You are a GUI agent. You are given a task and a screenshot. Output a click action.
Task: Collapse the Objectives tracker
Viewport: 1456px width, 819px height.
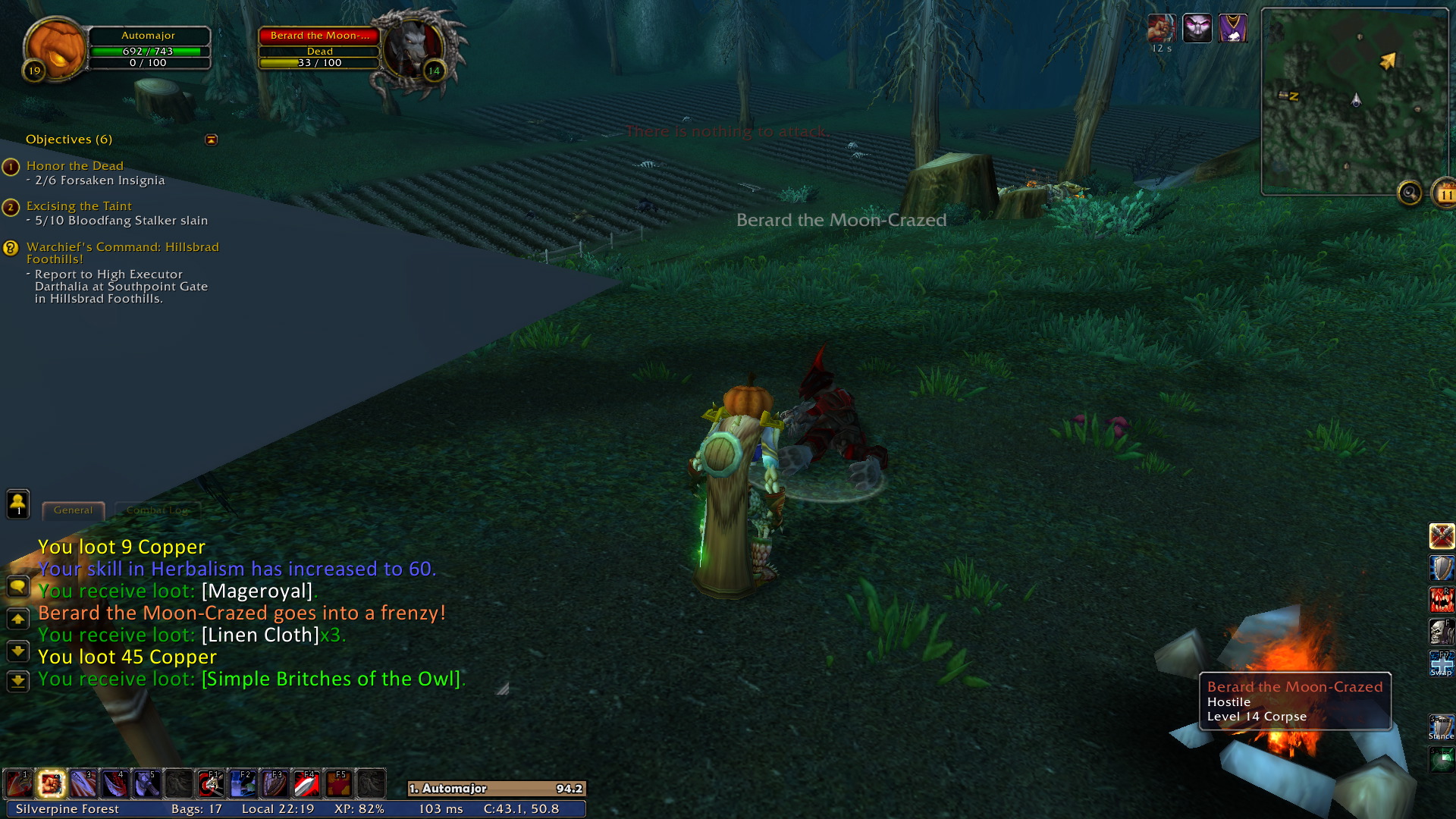[x=212, y=140]
